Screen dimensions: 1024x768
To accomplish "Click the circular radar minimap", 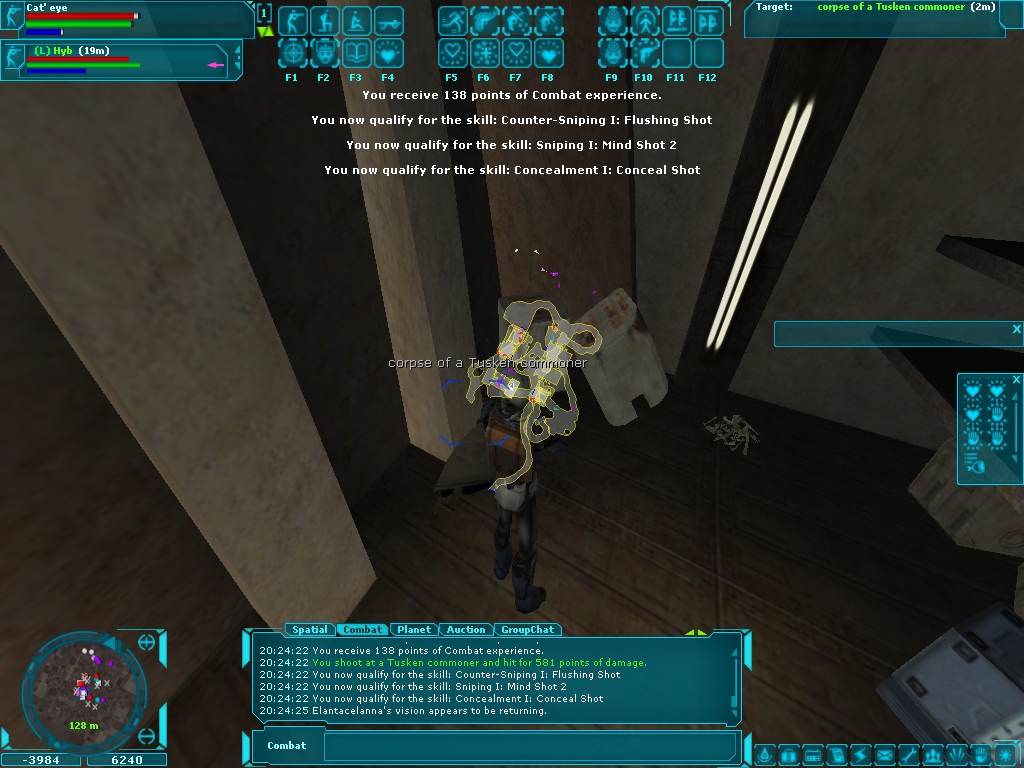I will [x=83, y=690].
